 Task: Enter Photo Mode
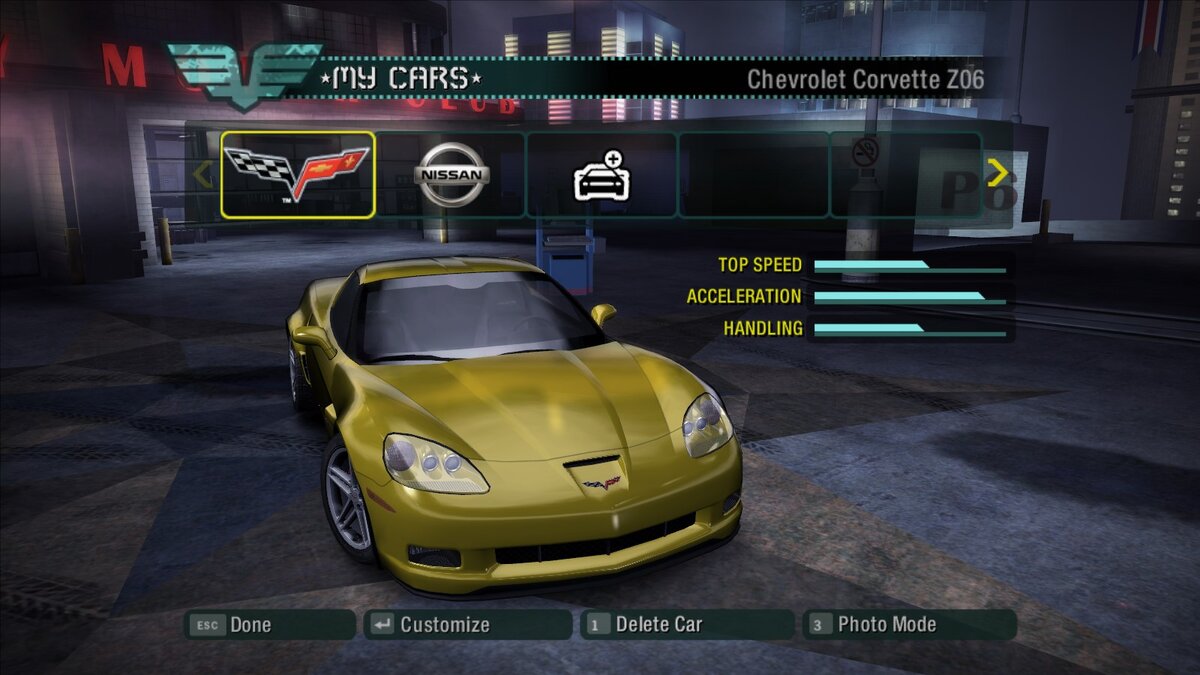pyautogui.click(x=908, y=625)
